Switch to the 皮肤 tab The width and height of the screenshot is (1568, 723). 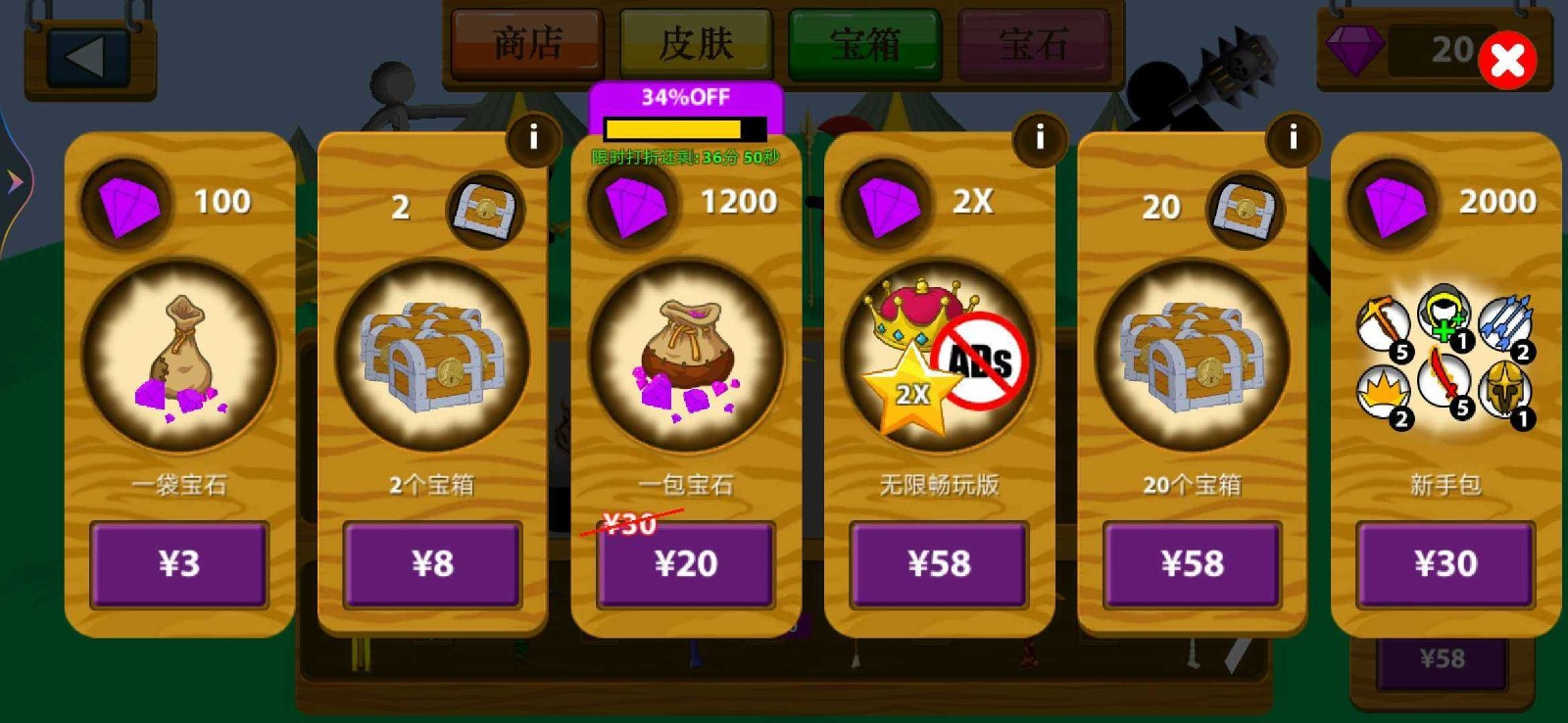694,43
